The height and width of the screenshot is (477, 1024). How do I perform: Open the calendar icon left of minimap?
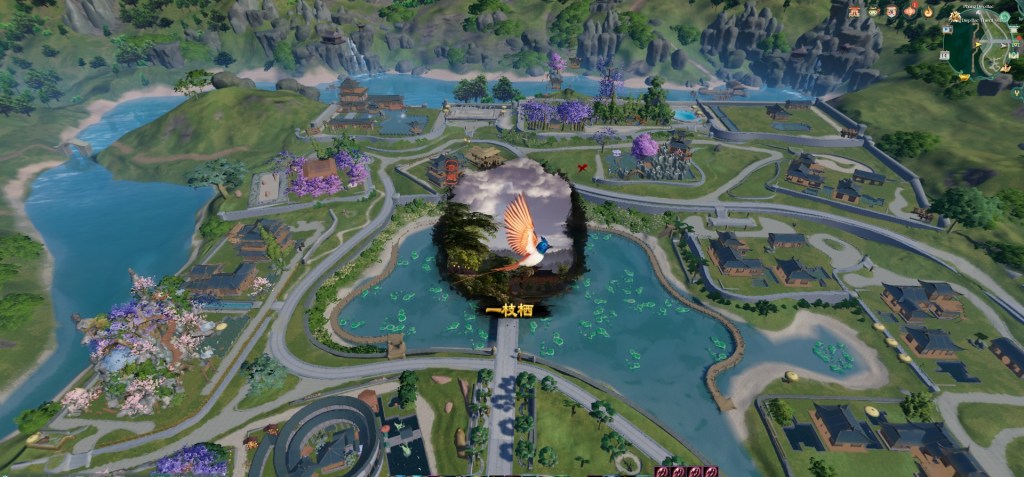point(944,55)
